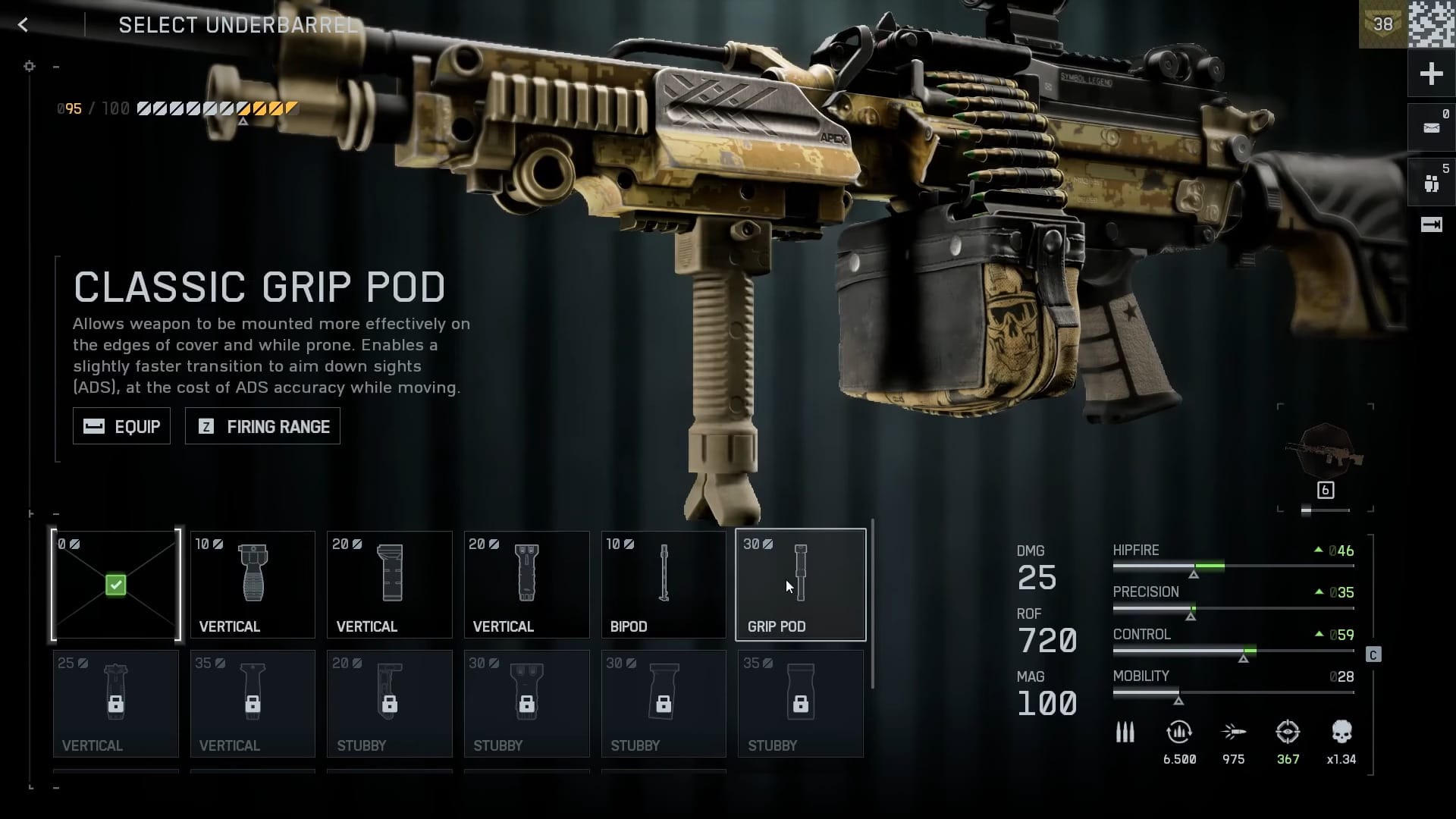Screen dimensions: 1456x819
Task: Go back using the top-left arrow
Action: tap(24, 25)
